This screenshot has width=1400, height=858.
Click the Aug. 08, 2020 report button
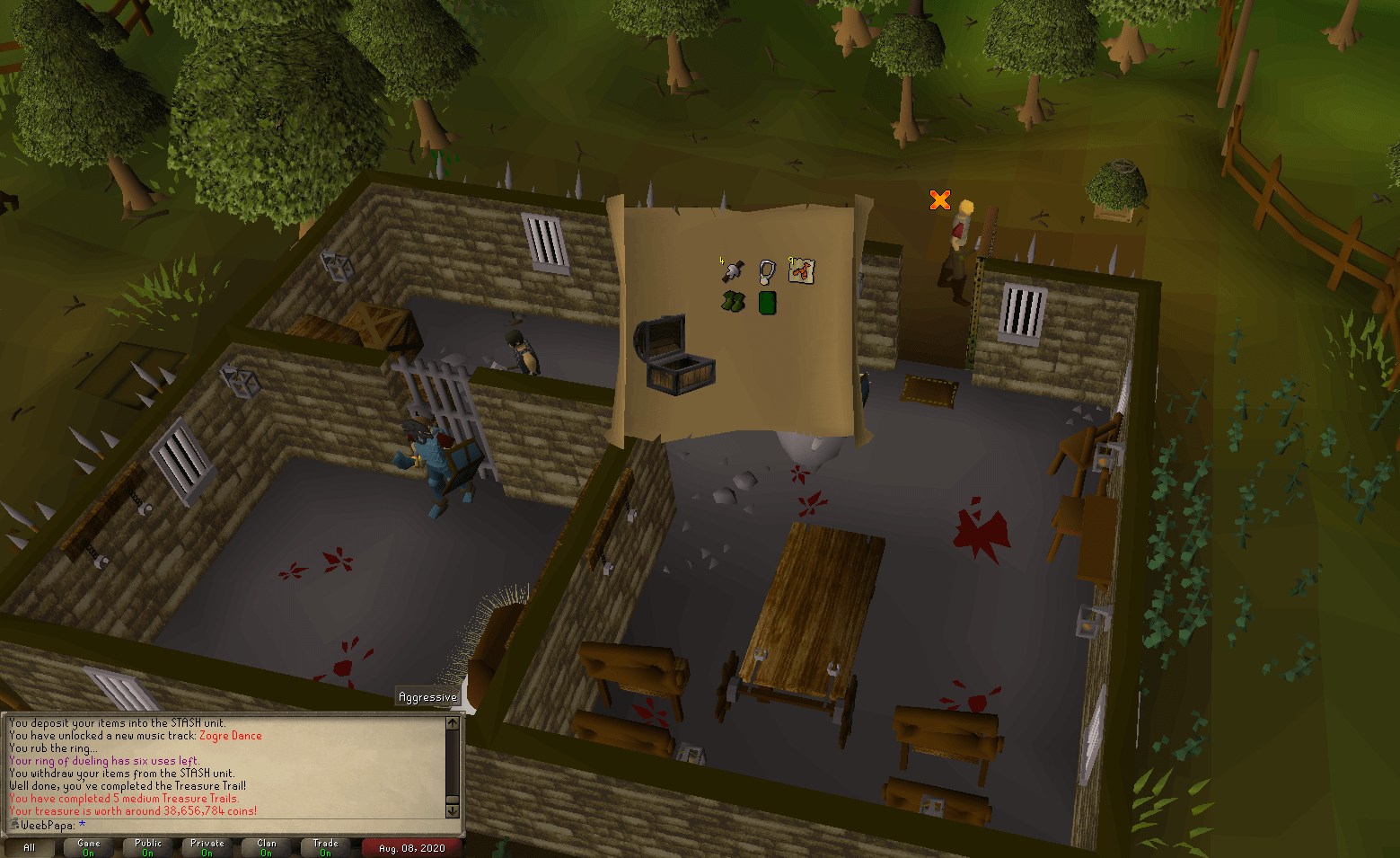[411, 847]
